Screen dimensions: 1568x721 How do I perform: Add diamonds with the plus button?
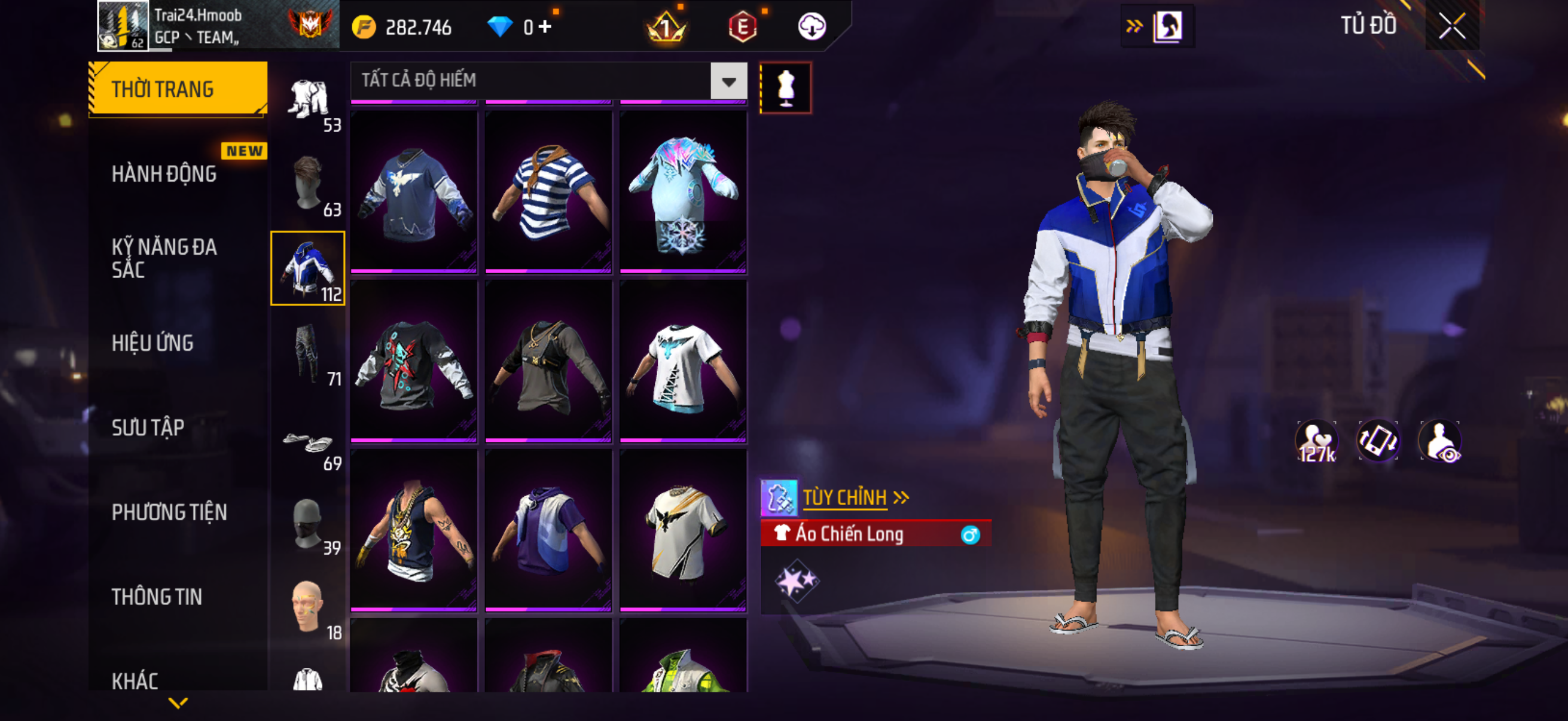pos(545,27)
